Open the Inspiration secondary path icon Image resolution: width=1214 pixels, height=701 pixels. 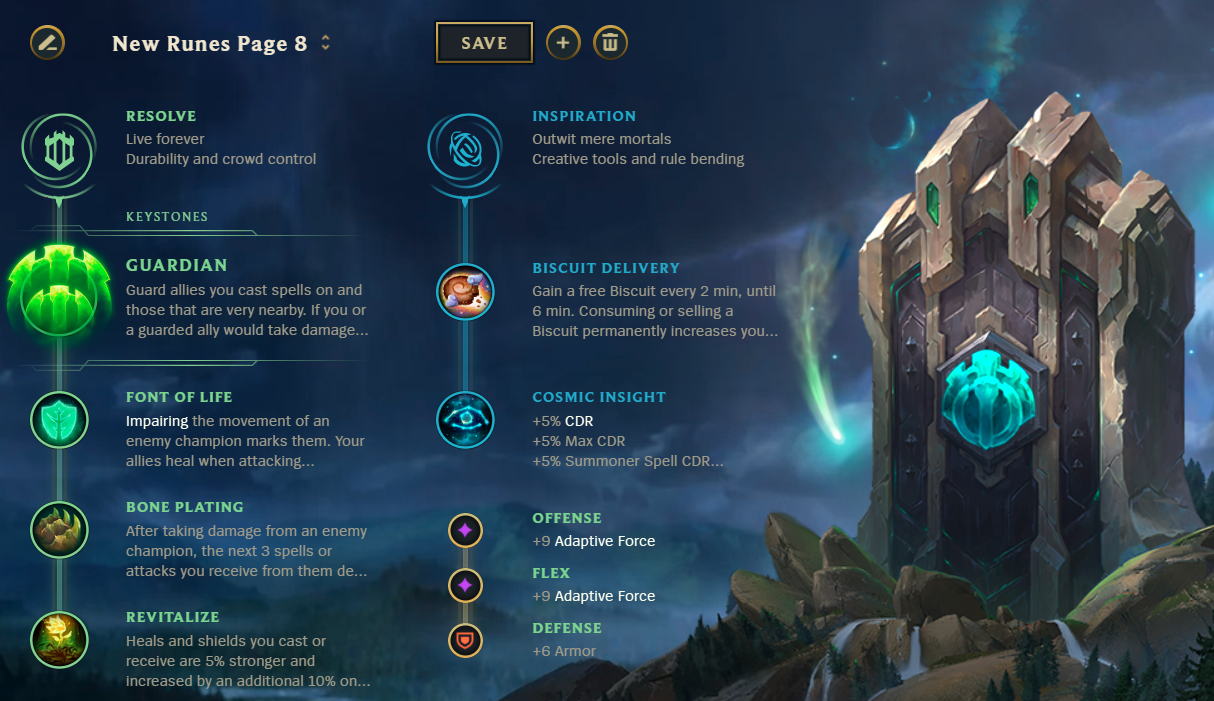pyautogui.click(x=464, y=150)
